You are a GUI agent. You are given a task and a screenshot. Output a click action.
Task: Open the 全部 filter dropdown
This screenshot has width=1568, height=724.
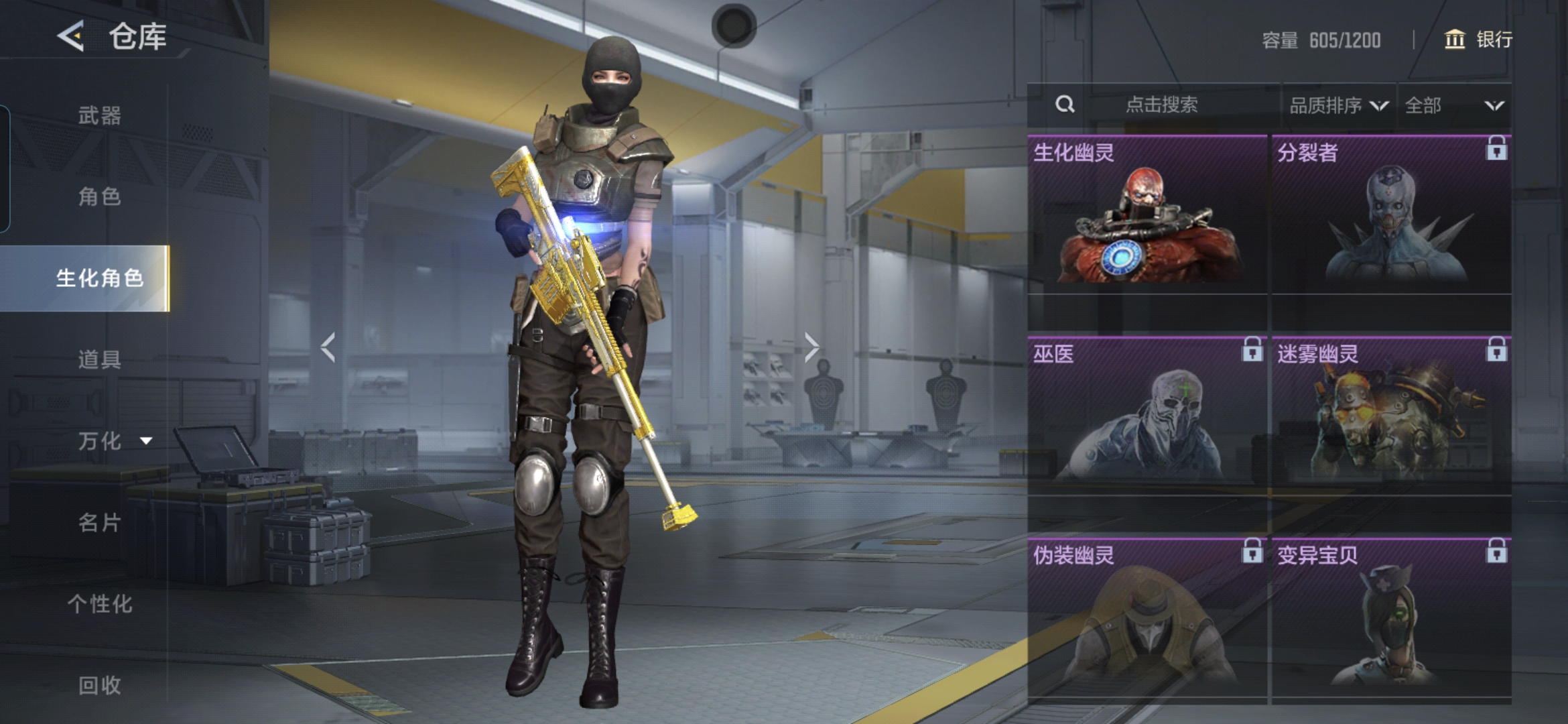pyautogui.click(x=1453, y=105)
